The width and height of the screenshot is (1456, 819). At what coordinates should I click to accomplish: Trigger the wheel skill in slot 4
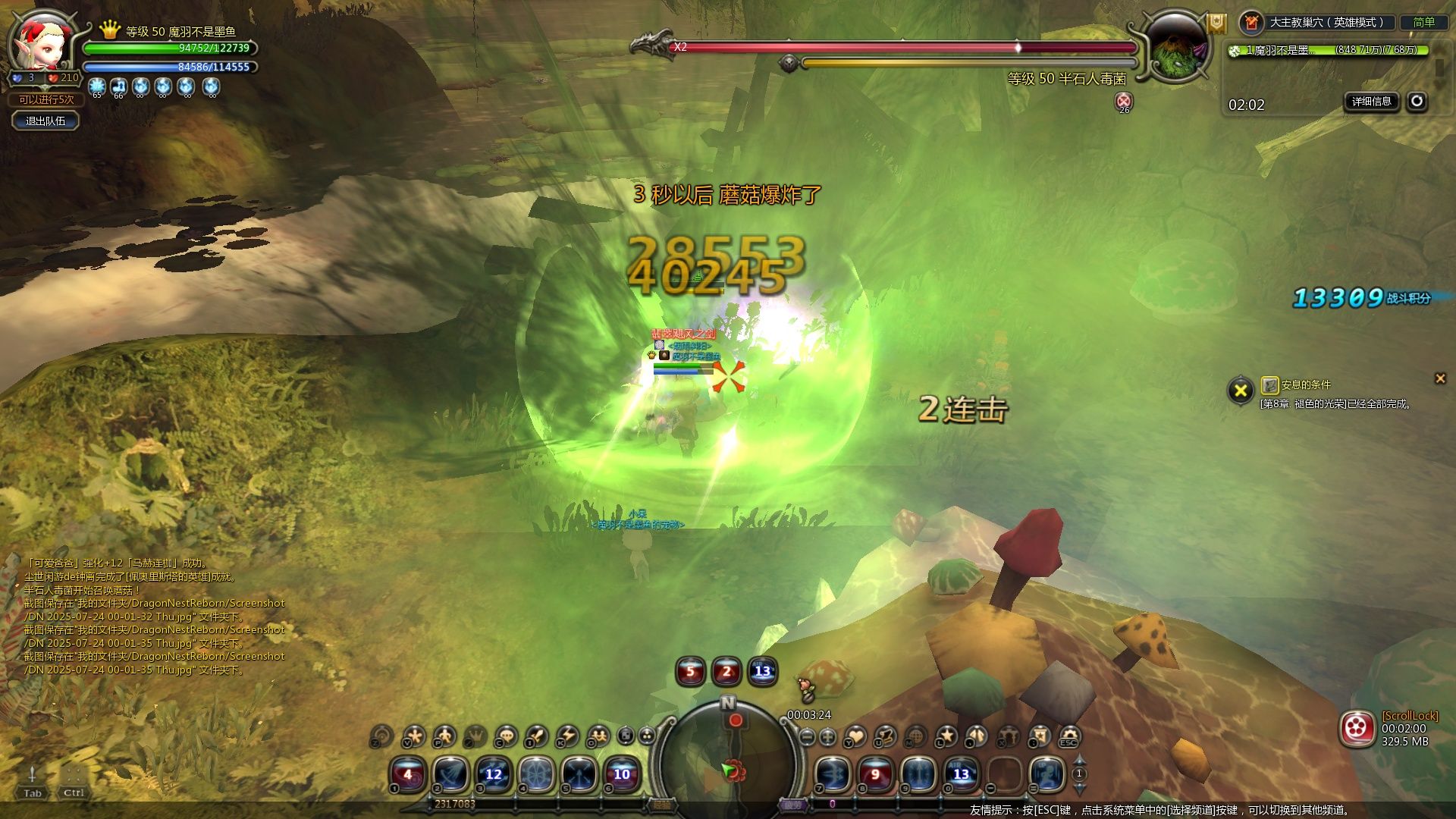tap(536, 774)
